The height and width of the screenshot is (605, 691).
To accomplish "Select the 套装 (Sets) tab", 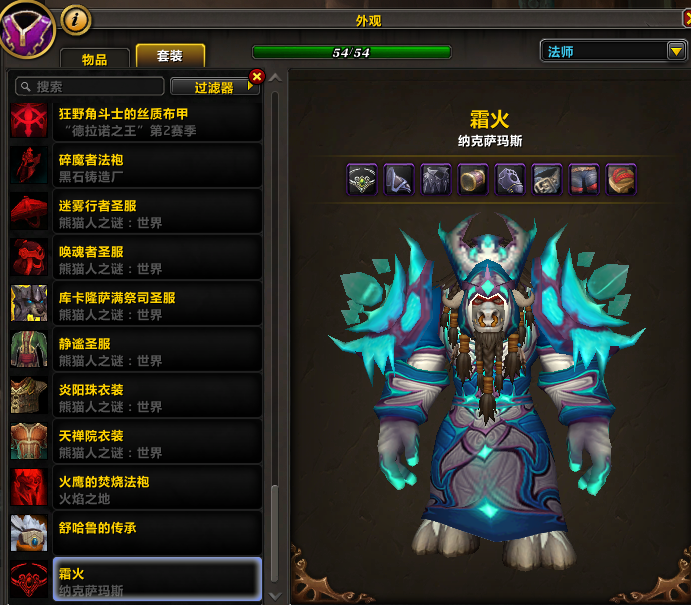I will (170, 57).
